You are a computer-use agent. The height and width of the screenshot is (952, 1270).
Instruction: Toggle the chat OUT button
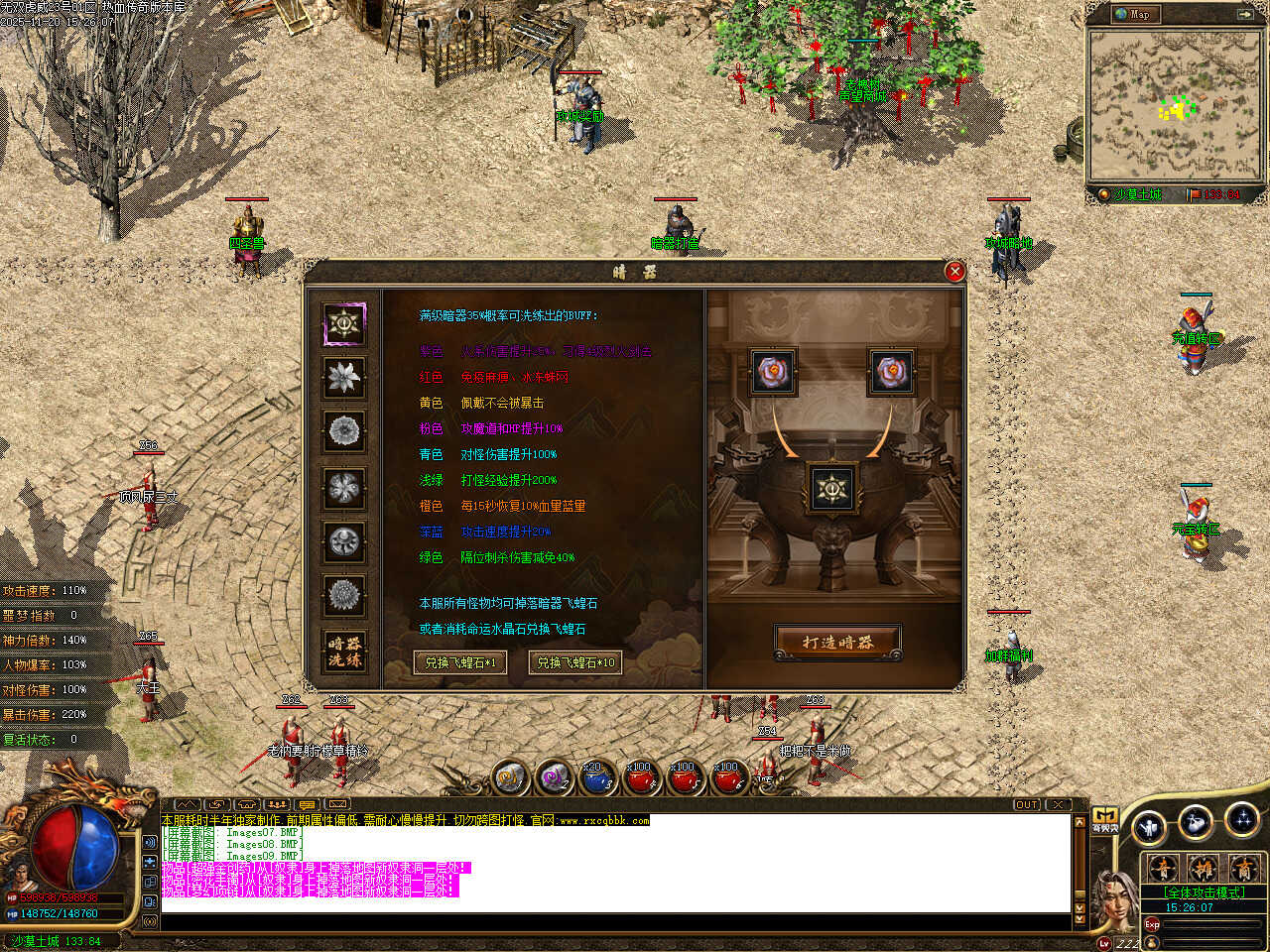[x=1026, y=804]
